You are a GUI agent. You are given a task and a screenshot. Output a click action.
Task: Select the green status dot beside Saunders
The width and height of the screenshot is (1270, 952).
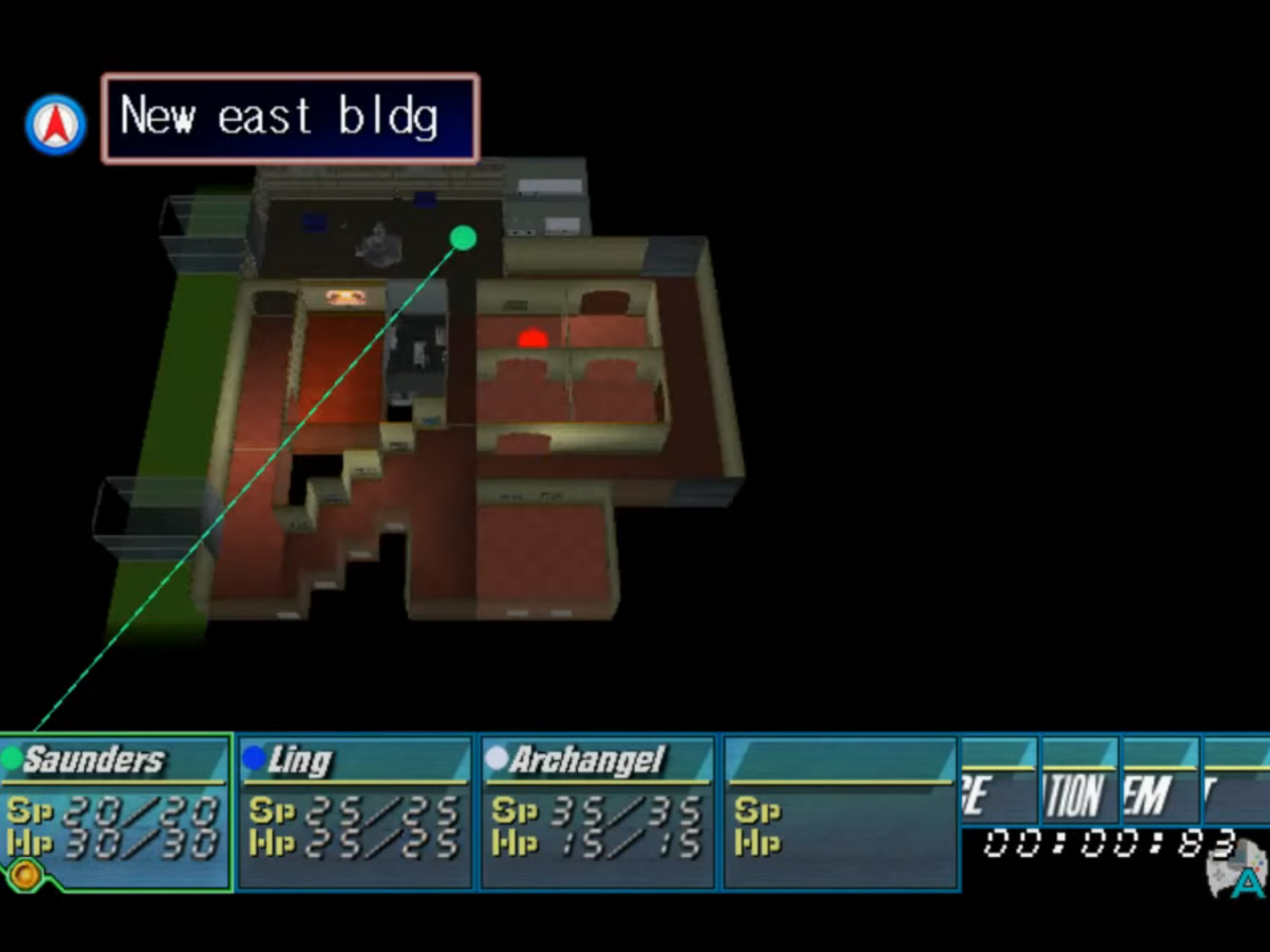pyautogui.click(x=12, y=759)
